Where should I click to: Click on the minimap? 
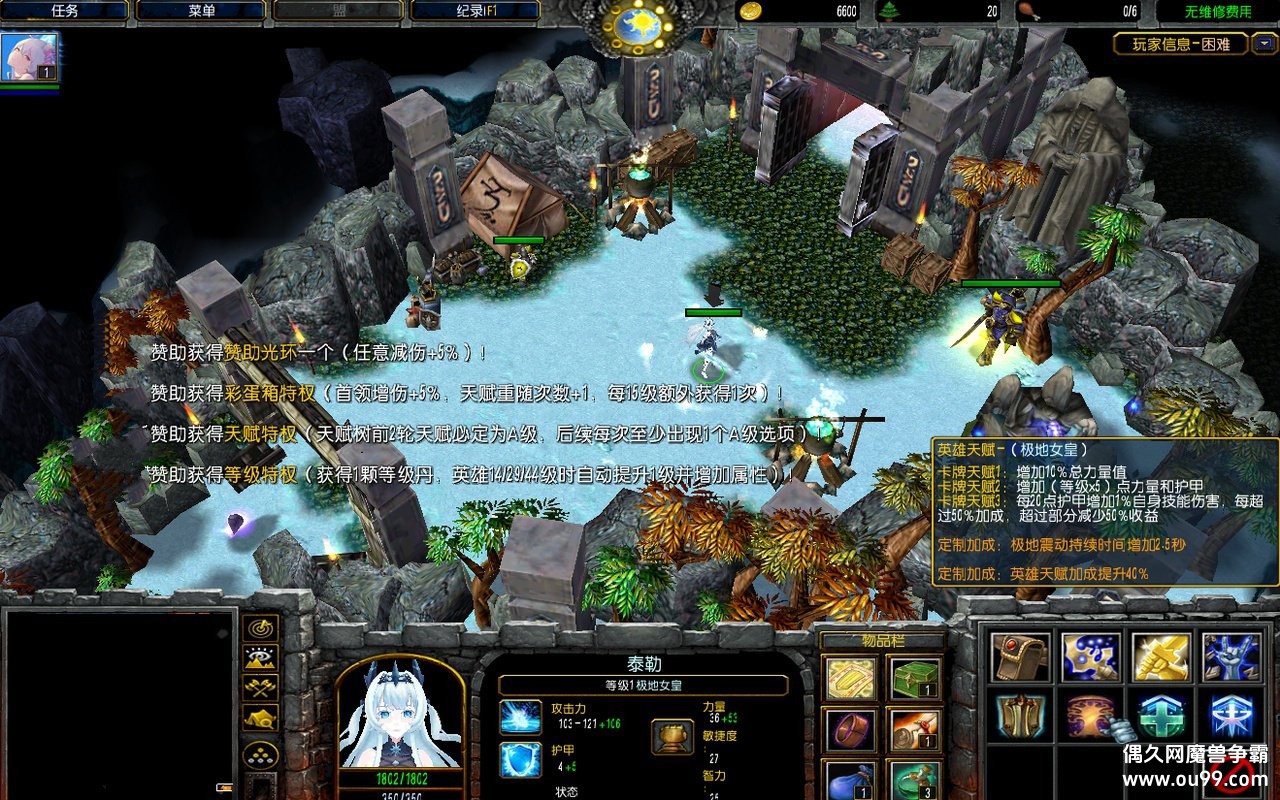[120, 700]
